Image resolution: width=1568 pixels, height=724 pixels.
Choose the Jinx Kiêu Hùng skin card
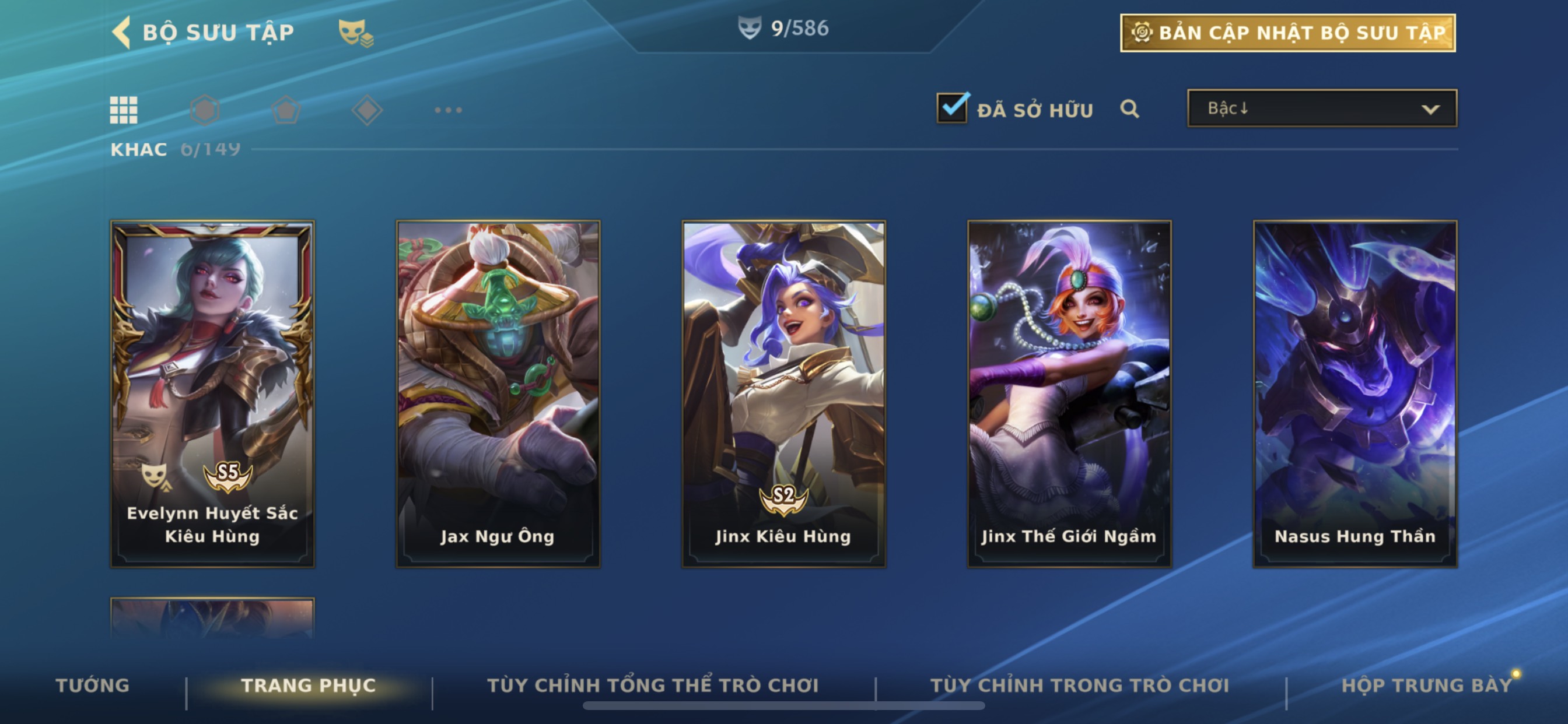(783, 393)
